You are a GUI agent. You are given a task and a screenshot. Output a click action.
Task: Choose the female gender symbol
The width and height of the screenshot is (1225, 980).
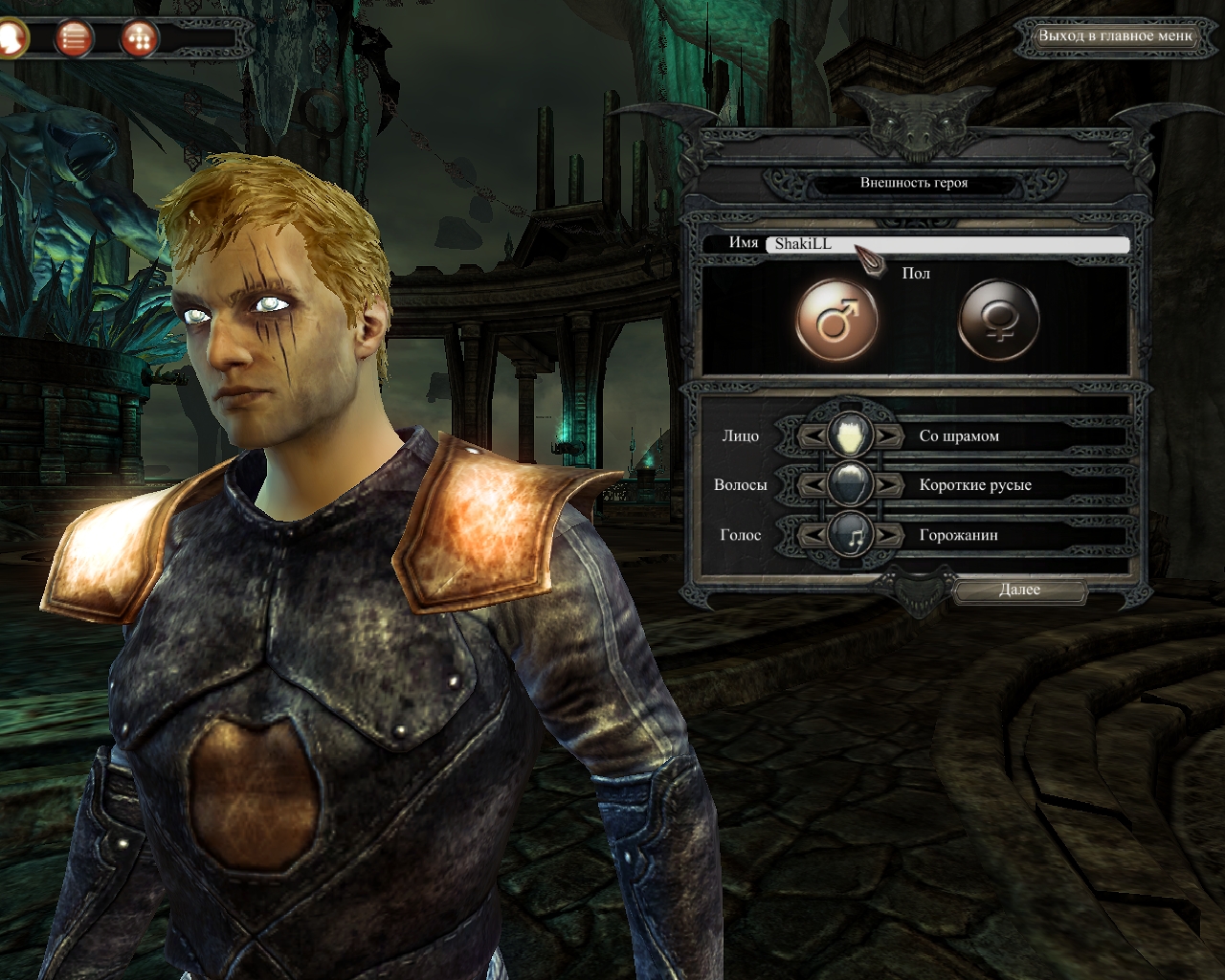[999, 320]
